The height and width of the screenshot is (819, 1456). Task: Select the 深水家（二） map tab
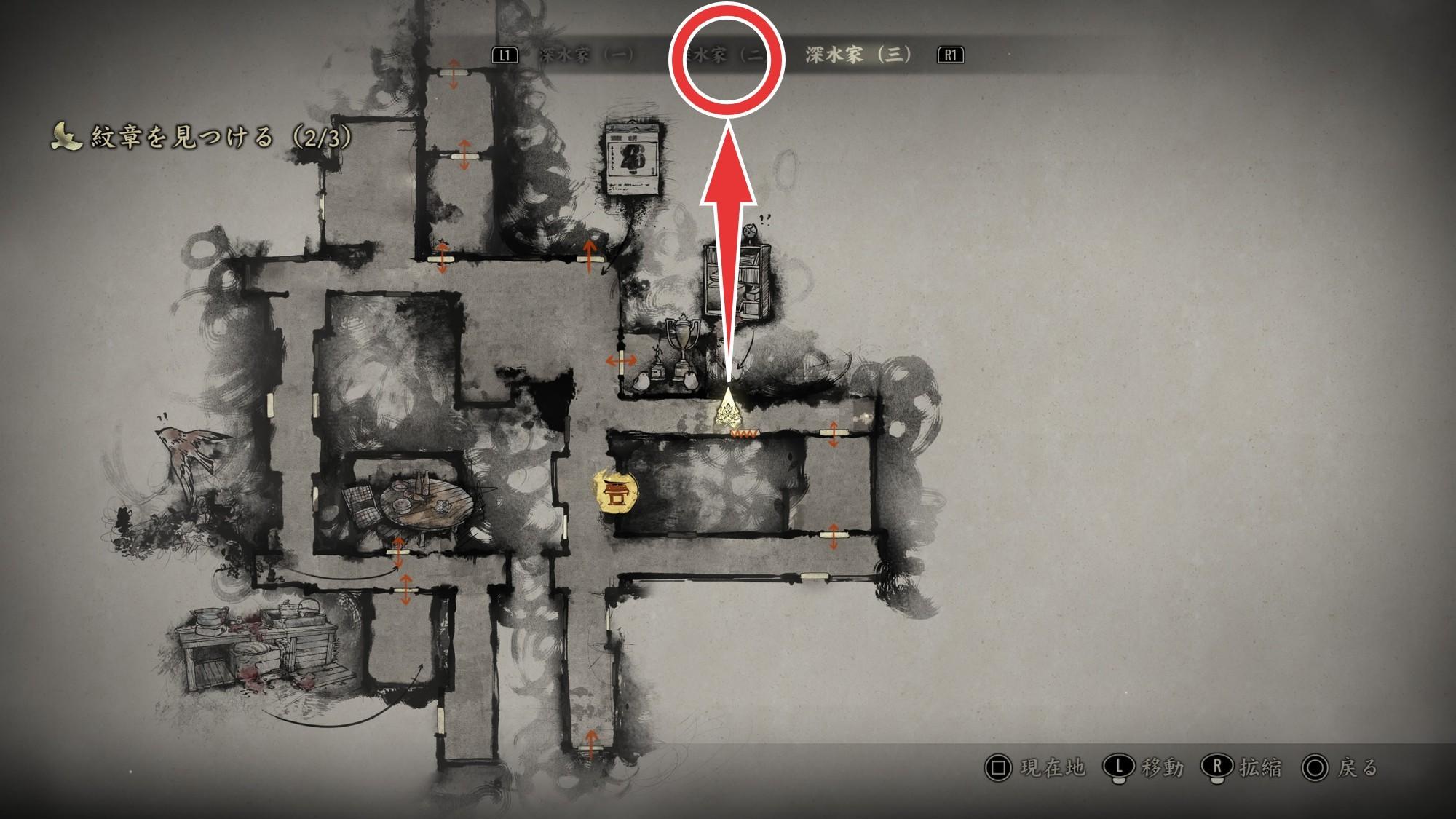[725, 55]
